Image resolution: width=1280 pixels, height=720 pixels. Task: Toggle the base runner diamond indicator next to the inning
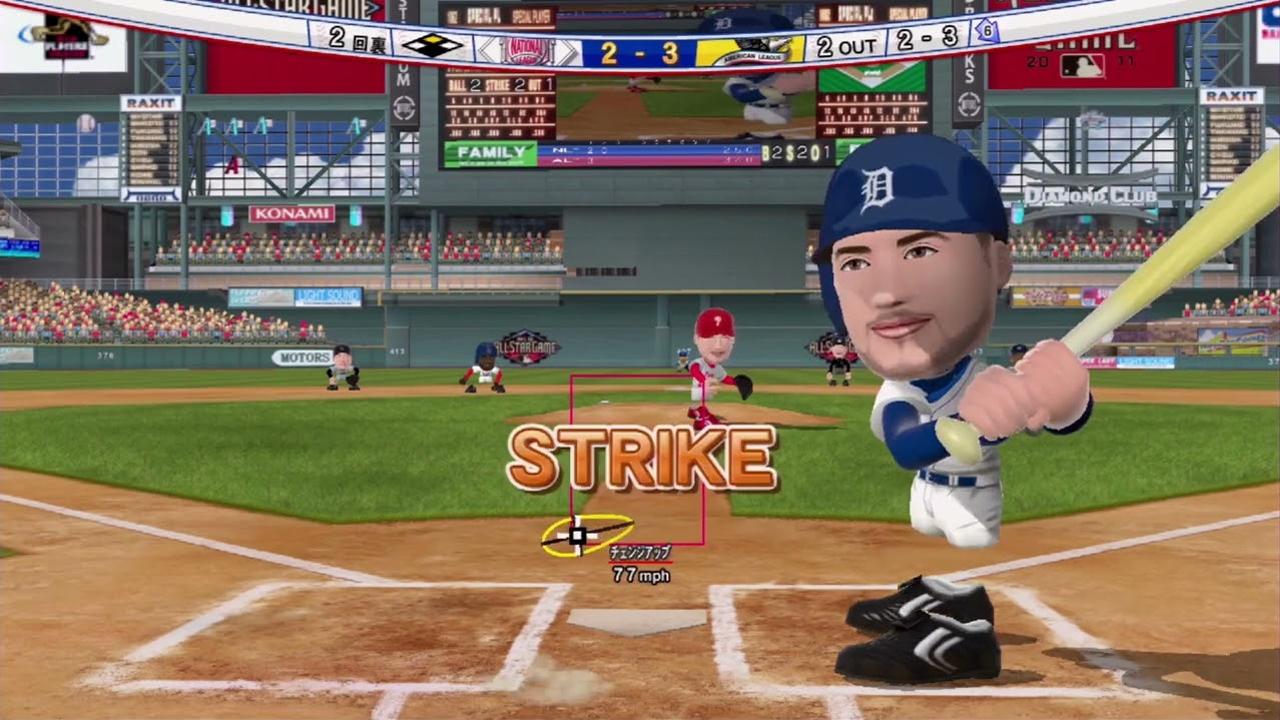(x=435, y=44)
